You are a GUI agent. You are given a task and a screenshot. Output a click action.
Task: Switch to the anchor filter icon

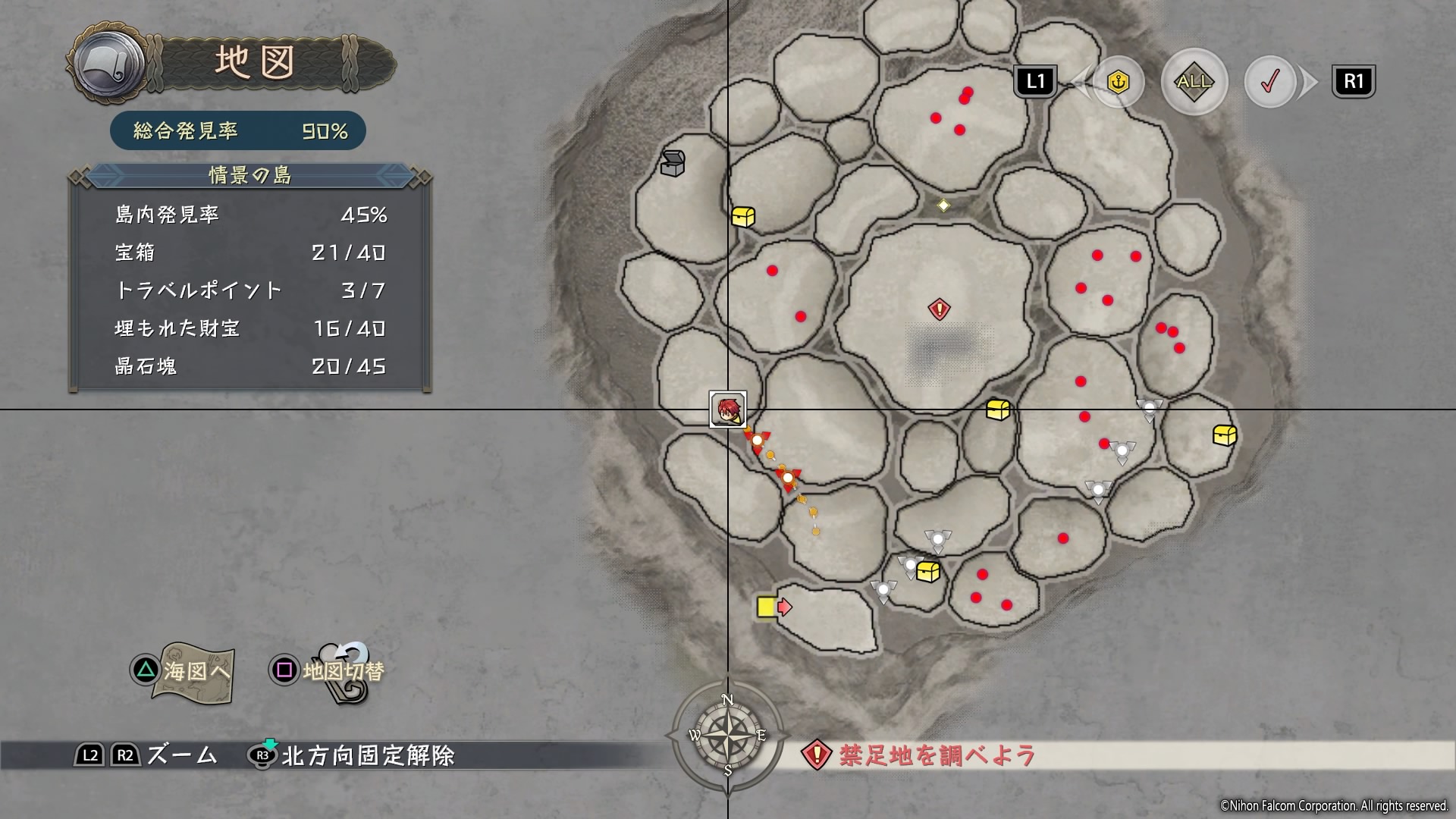(x=1119, y=82)
